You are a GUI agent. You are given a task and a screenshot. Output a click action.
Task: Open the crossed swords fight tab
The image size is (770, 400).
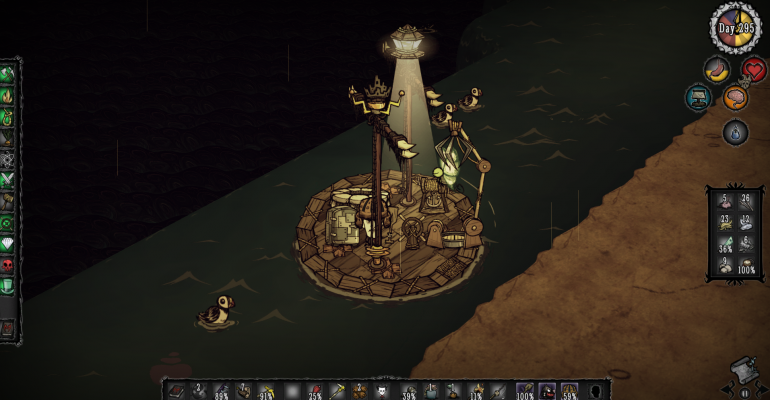pos(8,180)
